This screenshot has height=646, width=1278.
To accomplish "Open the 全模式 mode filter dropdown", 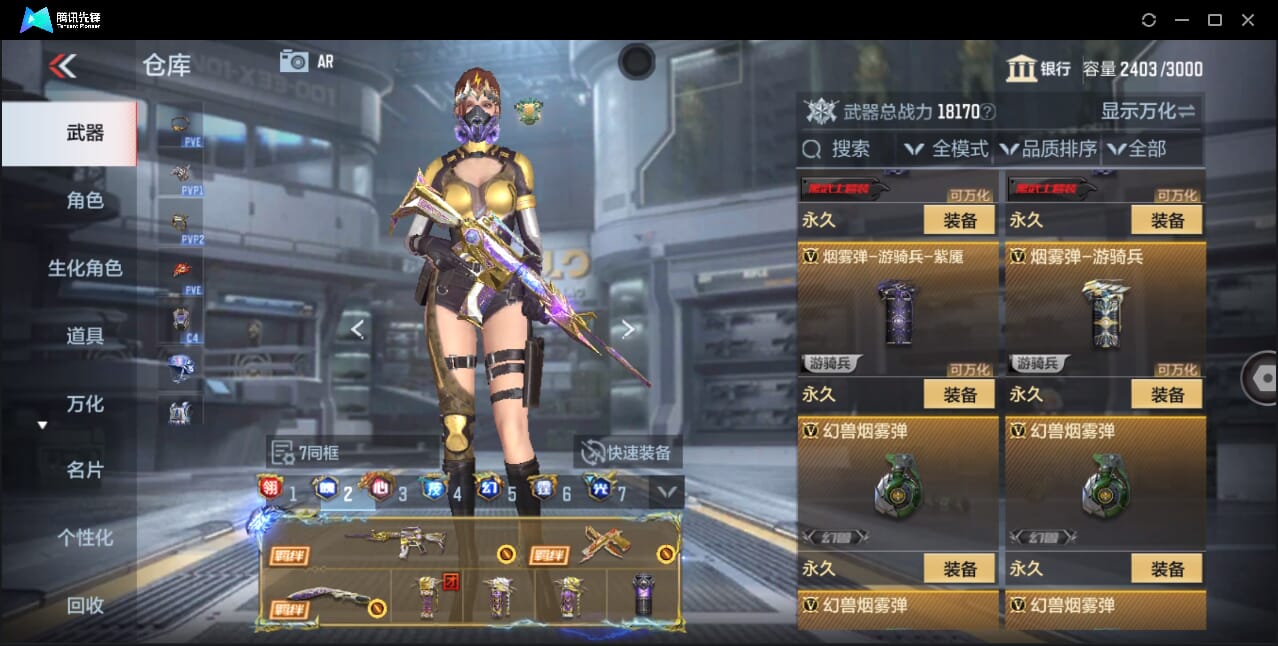I will [947, 149].
